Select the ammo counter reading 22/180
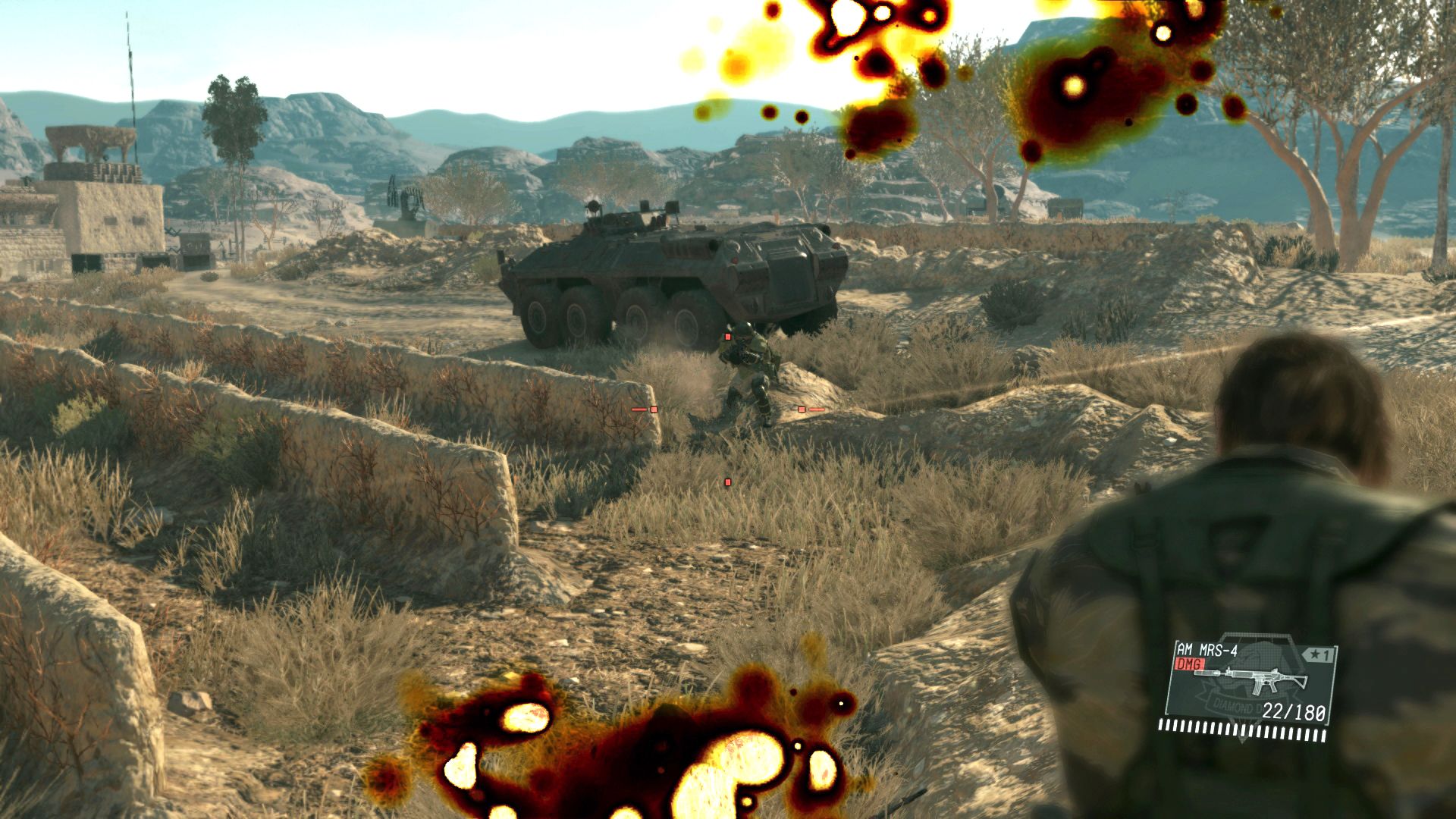The width and height of the screenshot is (1456, 819). (1294, 711)
